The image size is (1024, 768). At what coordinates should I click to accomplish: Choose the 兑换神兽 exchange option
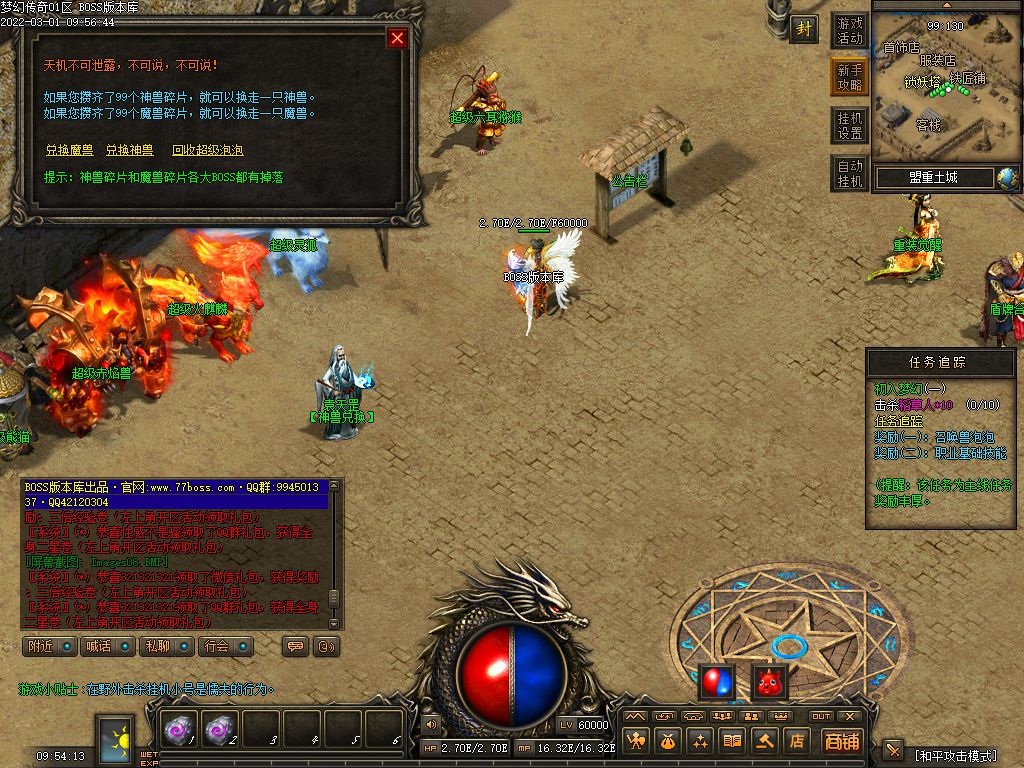[x=130, y=150]
